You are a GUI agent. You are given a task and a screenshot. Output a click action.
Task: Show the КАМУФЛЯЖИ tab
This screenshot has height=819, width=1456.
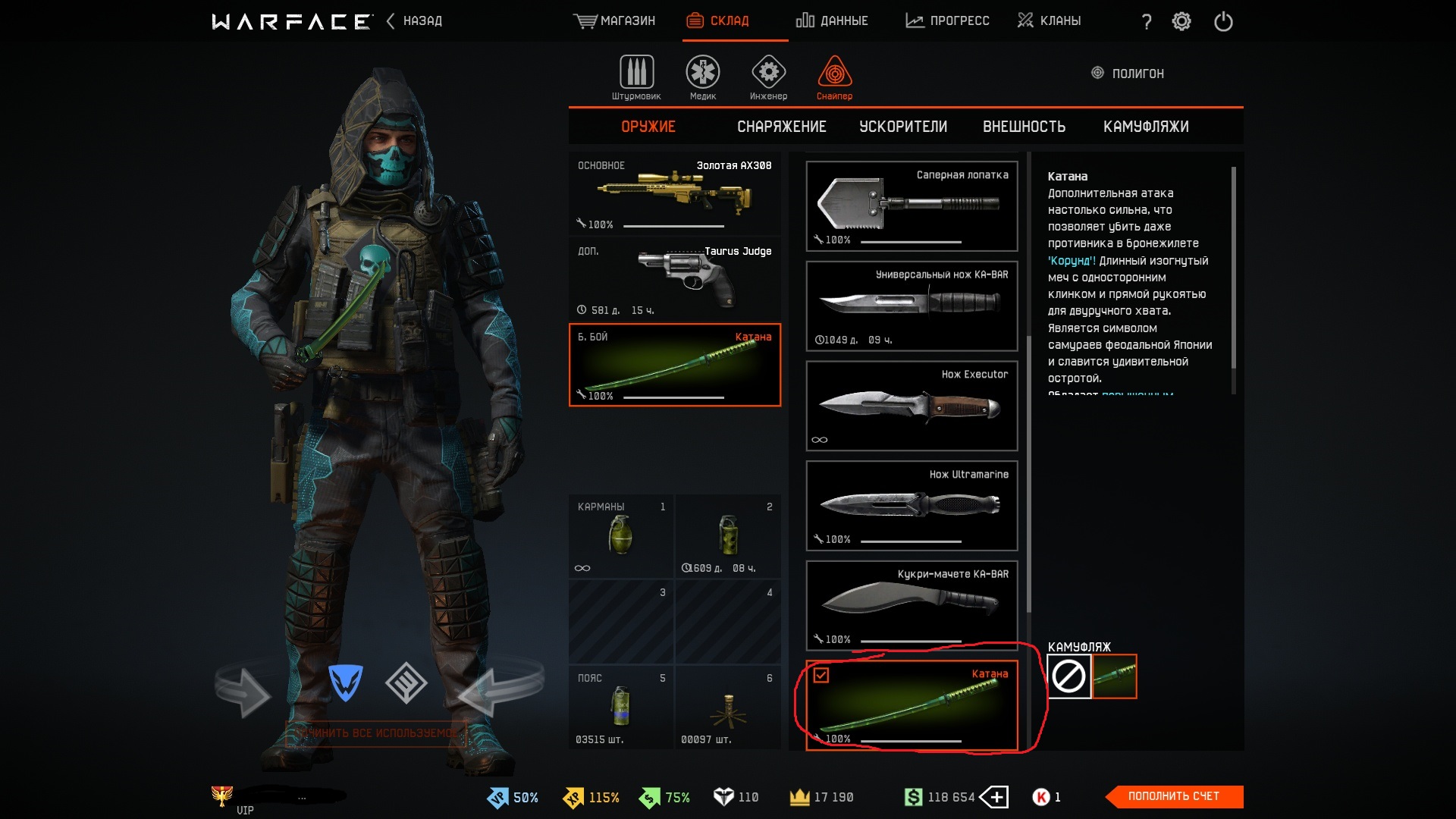click(1145, 127)
